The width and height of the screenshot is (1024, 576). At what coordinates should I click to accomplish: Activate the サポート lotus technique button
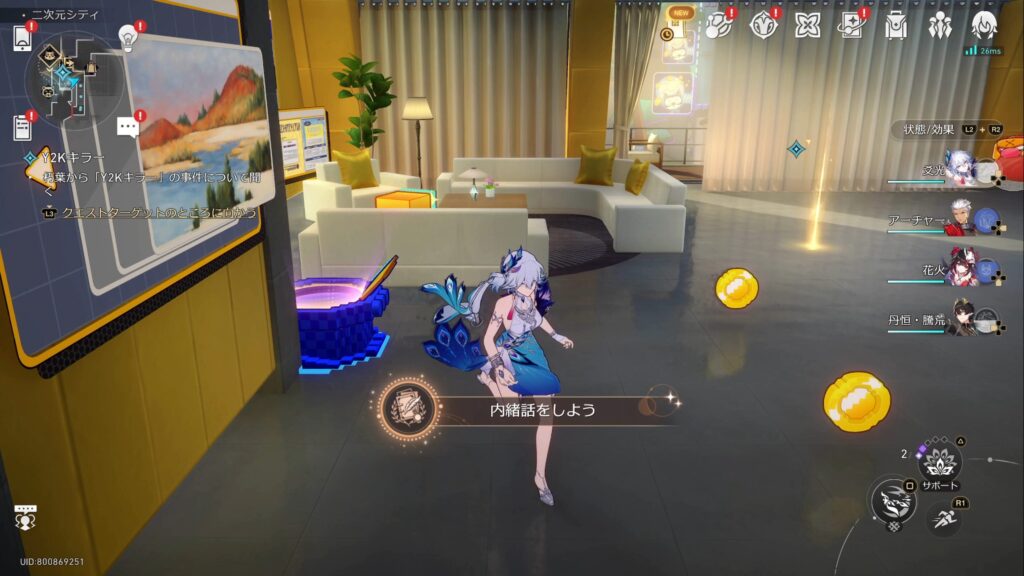click(940, 462)
